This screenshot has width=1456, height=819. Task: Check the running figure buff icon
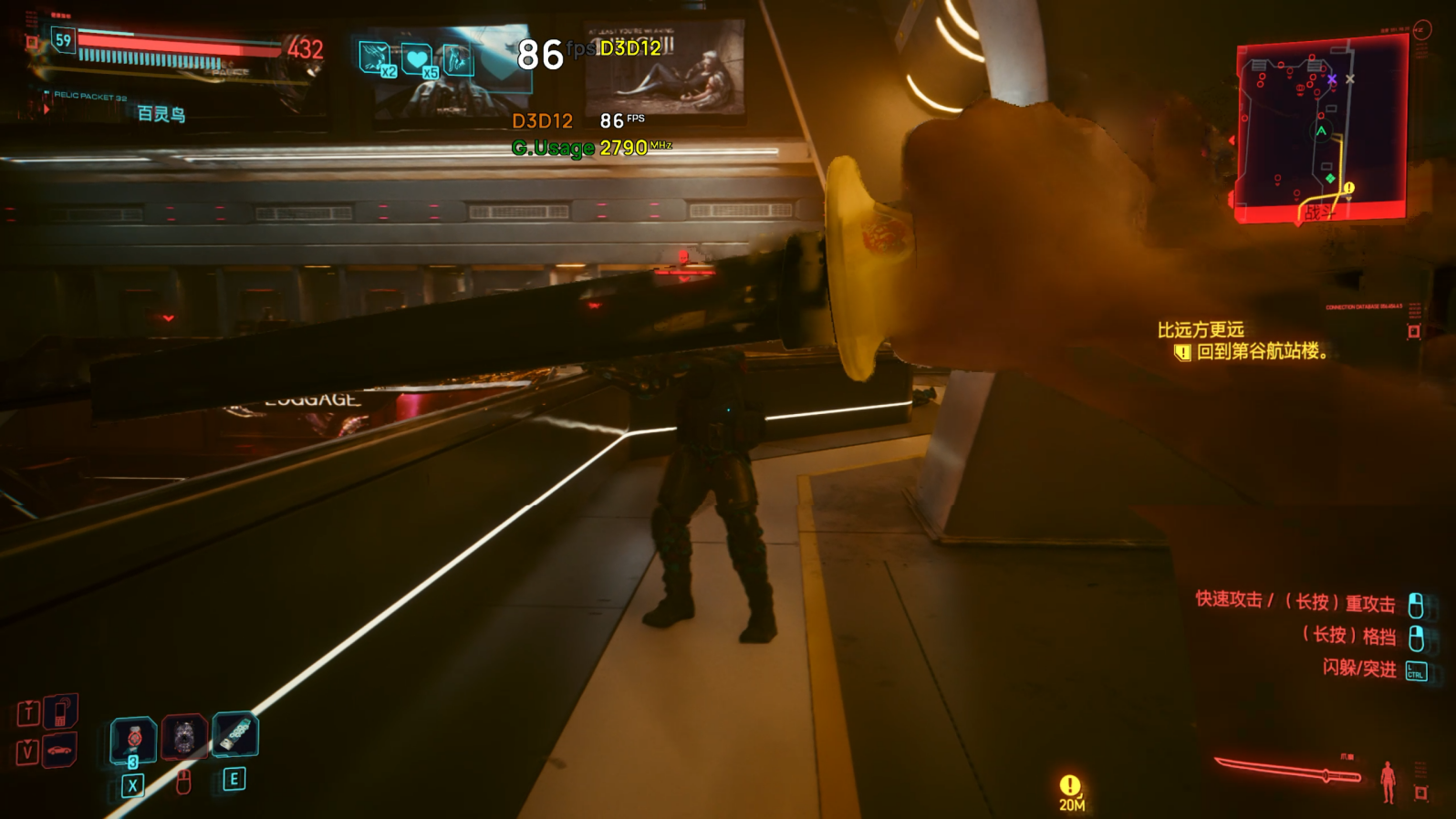(458, 59)
